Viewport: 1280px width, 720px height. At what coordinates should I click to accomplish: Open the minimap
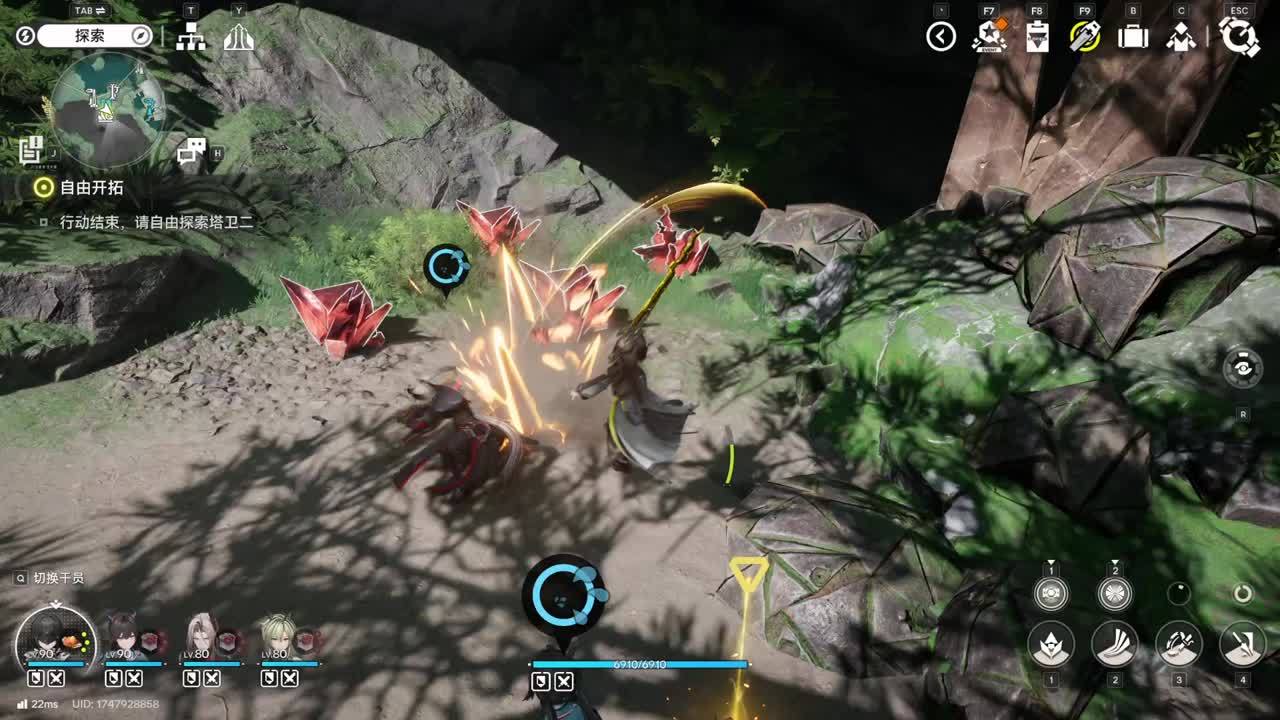[x=108, y=110]
